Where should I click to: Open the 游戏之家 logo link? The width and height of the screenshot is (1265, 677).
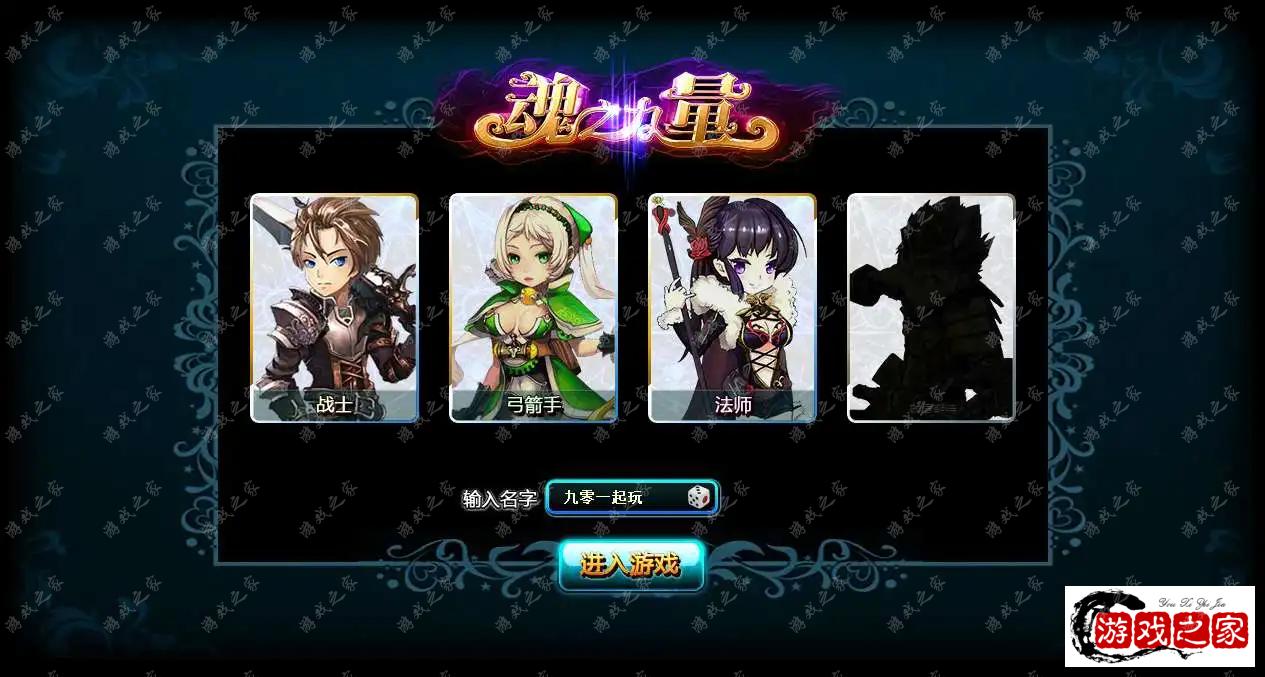tap(1159, 626)
